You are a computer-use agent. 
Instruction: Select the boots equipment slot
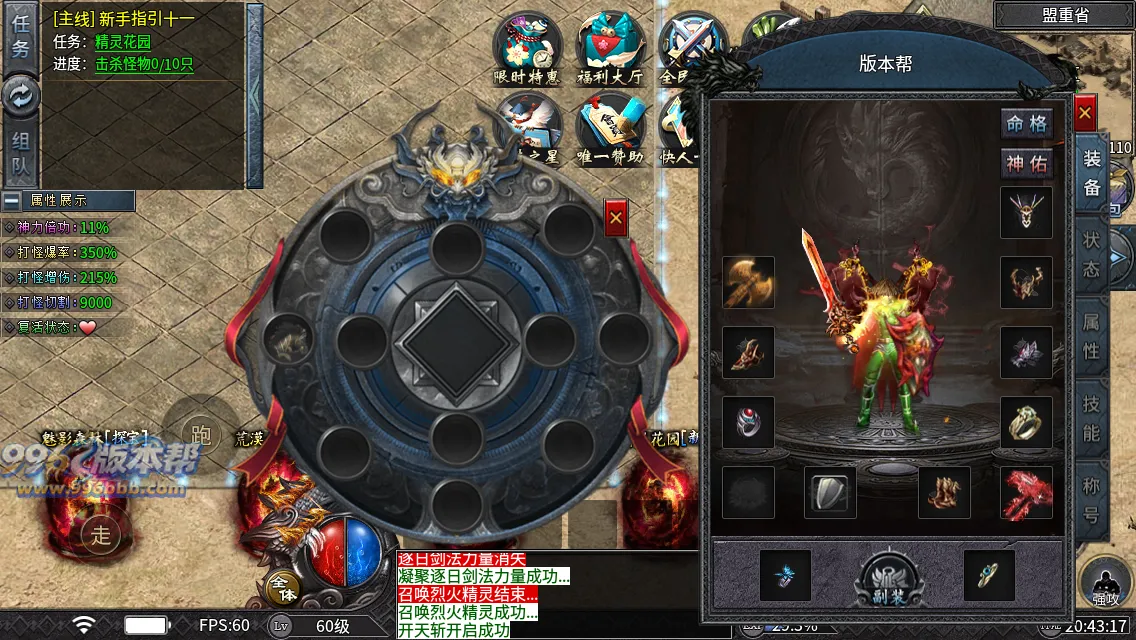tap(944, 492)
